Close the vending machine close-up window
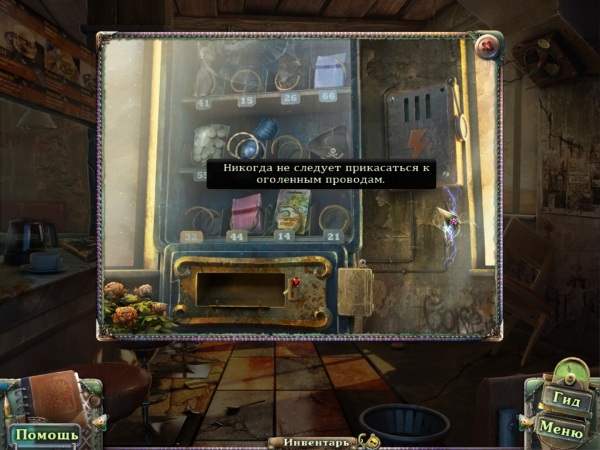Screen dimensions: 600x450 click(x=487, y=46)
